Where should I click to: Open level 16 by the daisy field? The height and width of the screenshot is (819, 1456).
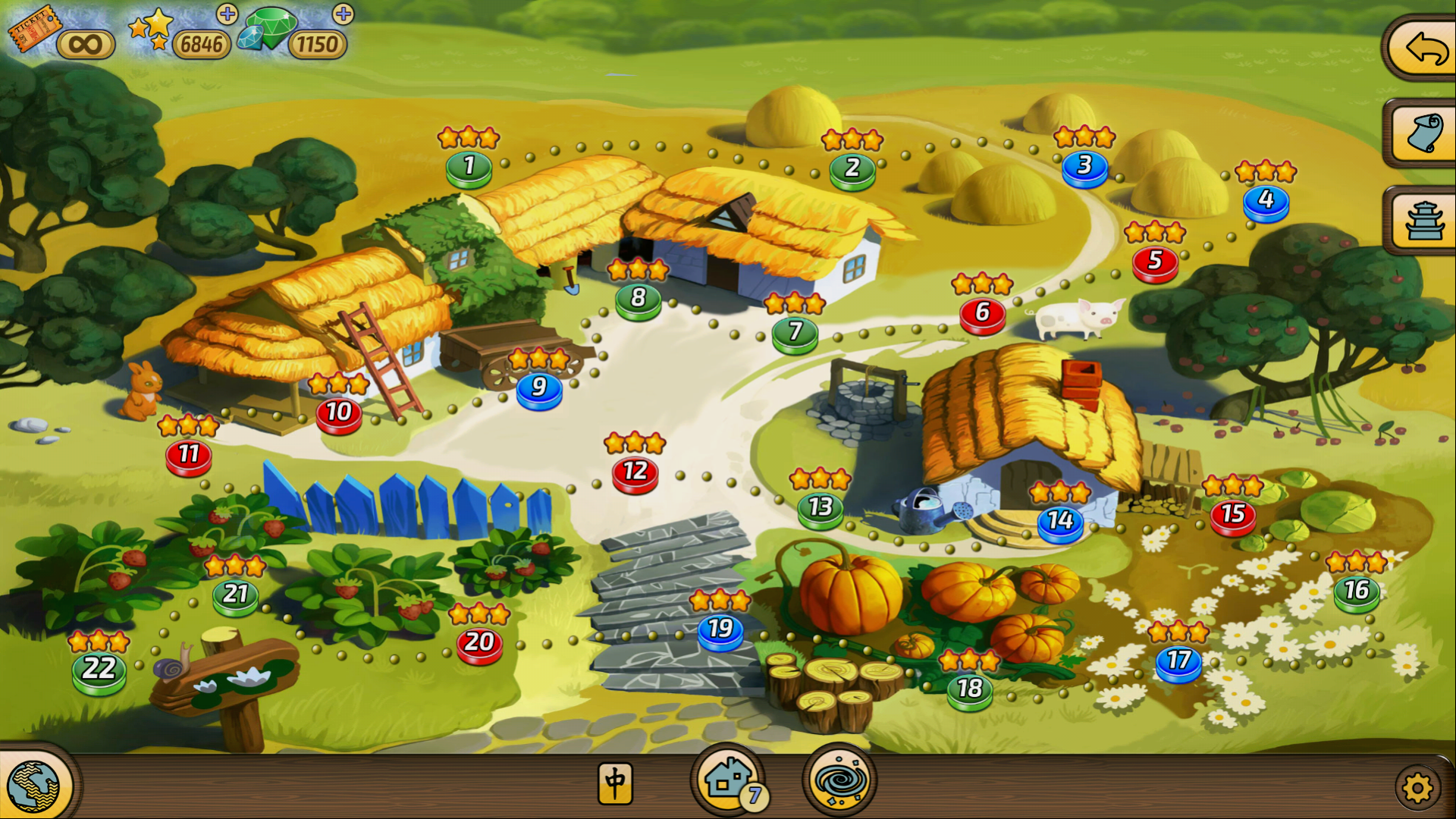[1356, 592]
